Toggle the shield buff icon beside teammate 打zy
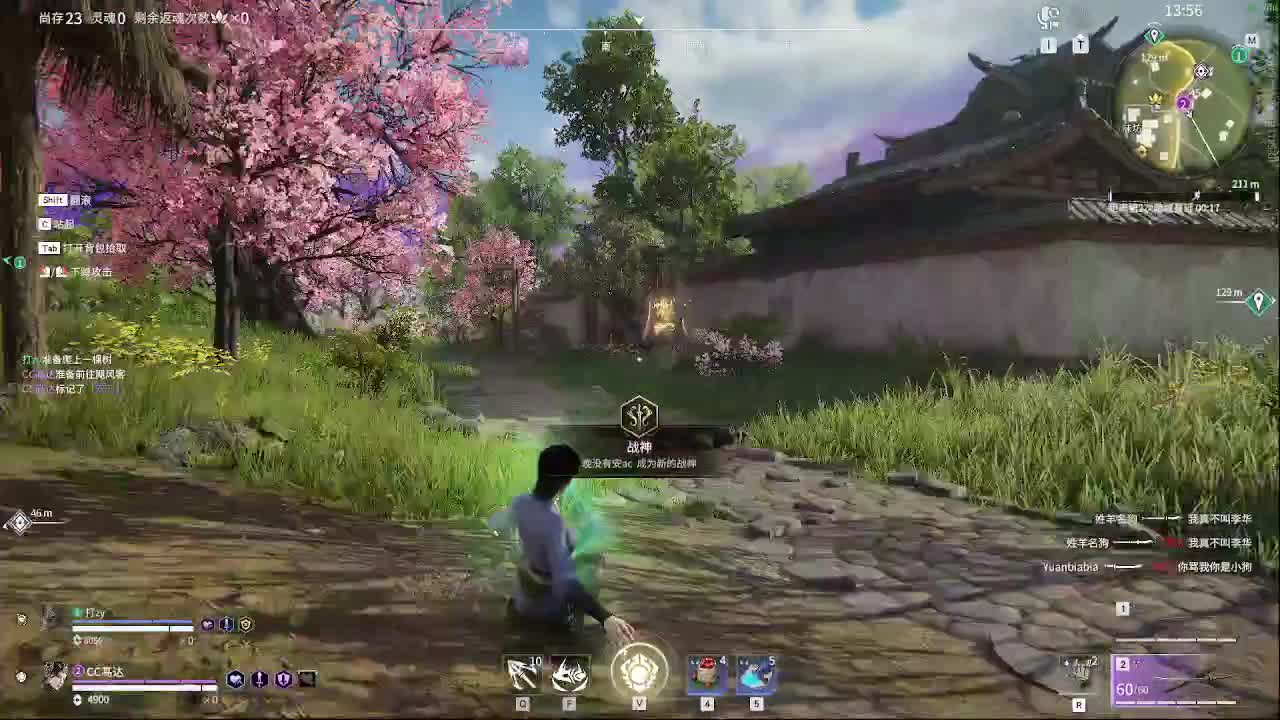Image resolution: width=1280 pixels, height=720 pixels. 245,624
